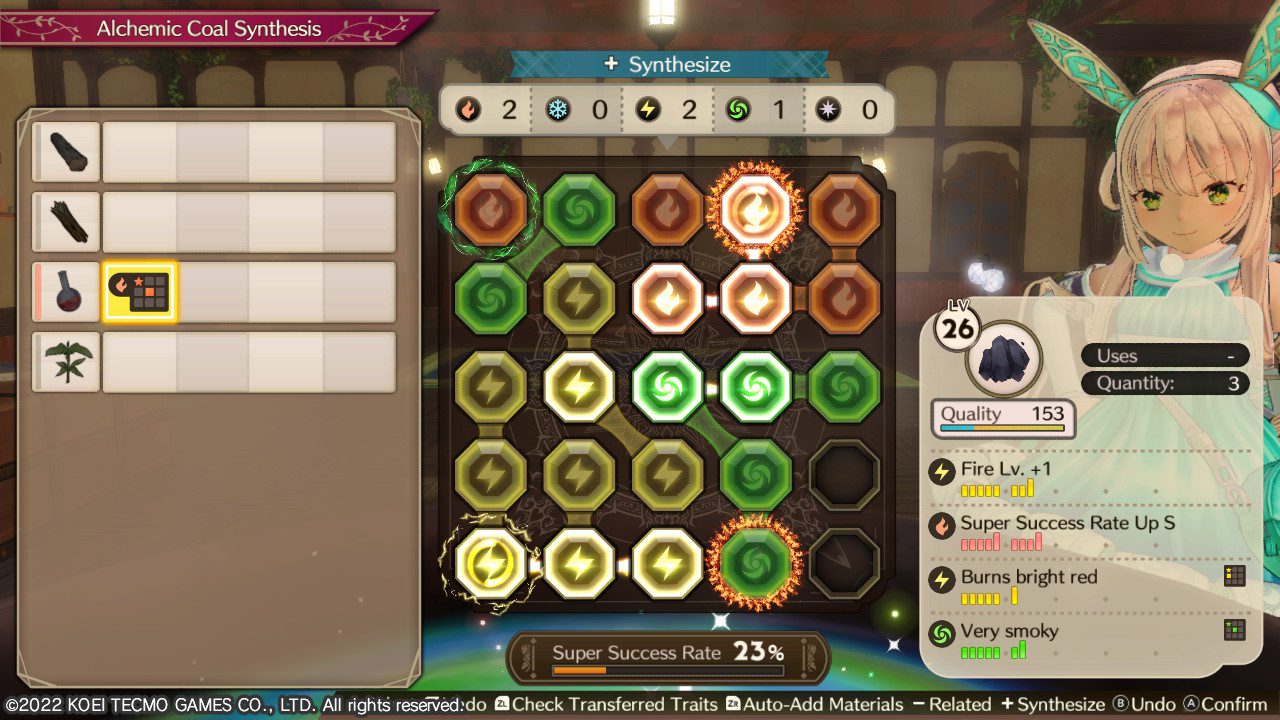Click the coal material slot icon
The height and width of the screenshot is (720, 1280).
coord(66,151)
